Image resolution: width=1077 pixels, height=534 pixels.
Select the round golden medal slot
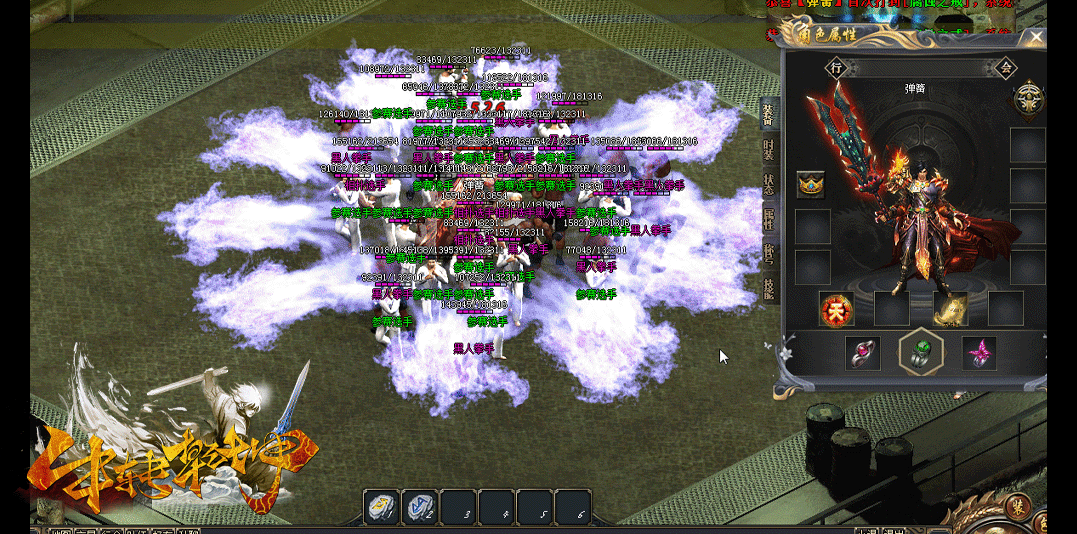click(x=1028, y=98)
